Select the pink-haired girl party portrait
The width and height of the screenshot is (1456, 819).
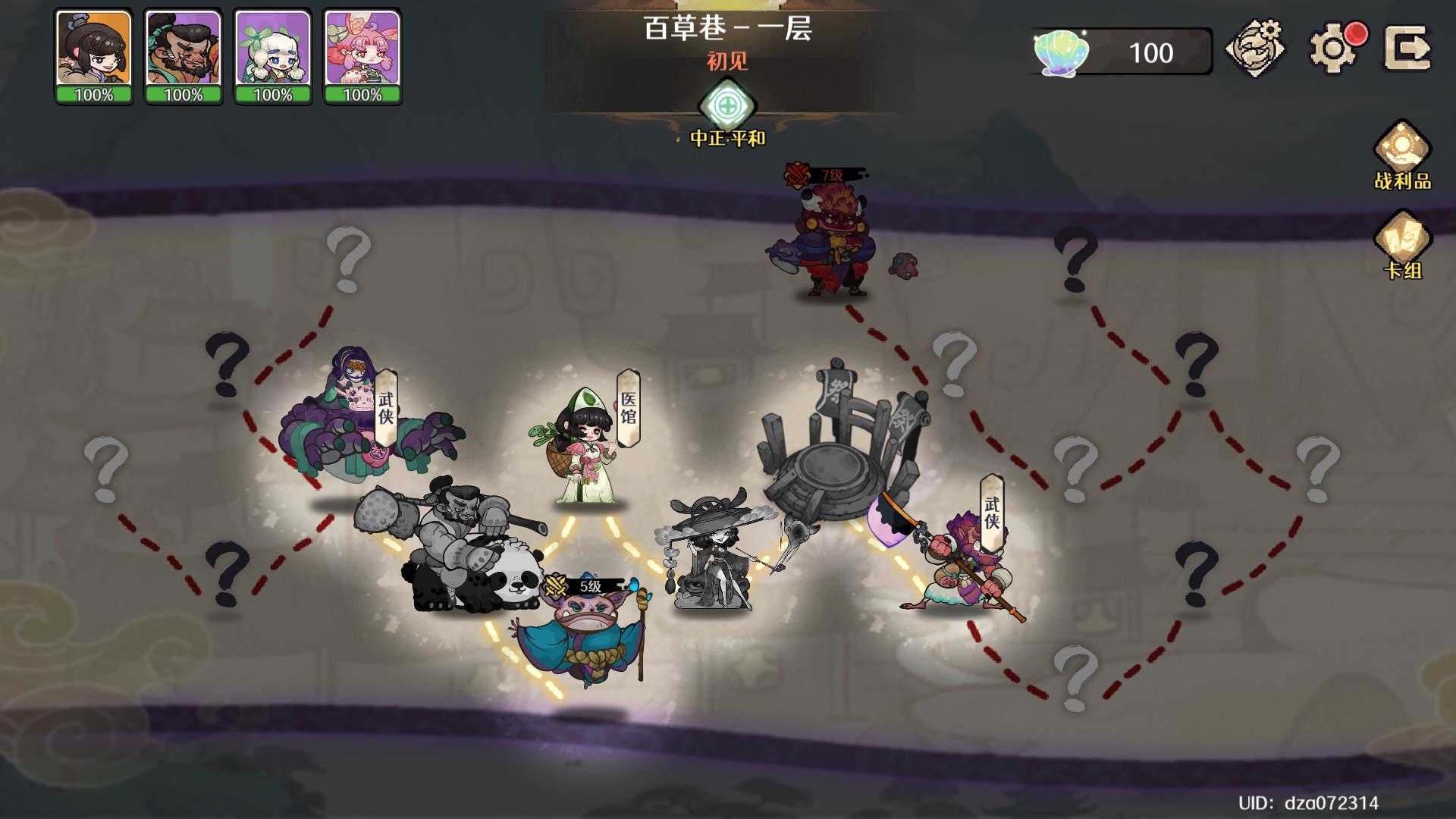pos(362,55)
